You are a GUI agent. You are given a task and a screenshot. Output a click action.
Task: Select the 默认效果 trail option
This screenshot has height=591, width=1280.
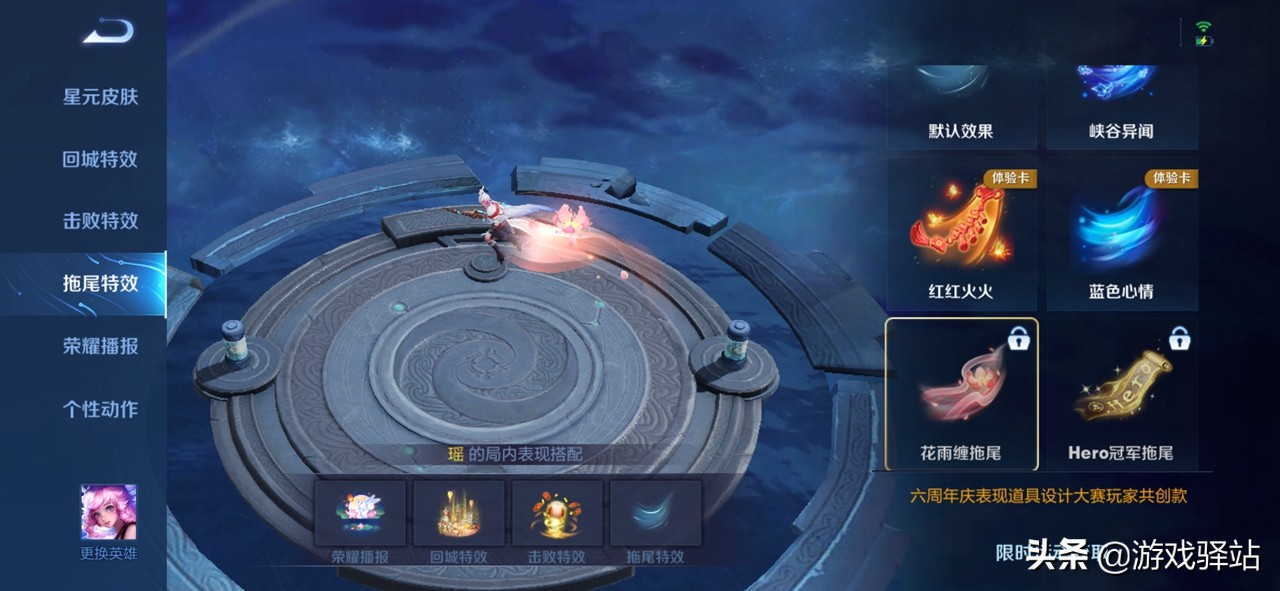[x=961, y=107]
